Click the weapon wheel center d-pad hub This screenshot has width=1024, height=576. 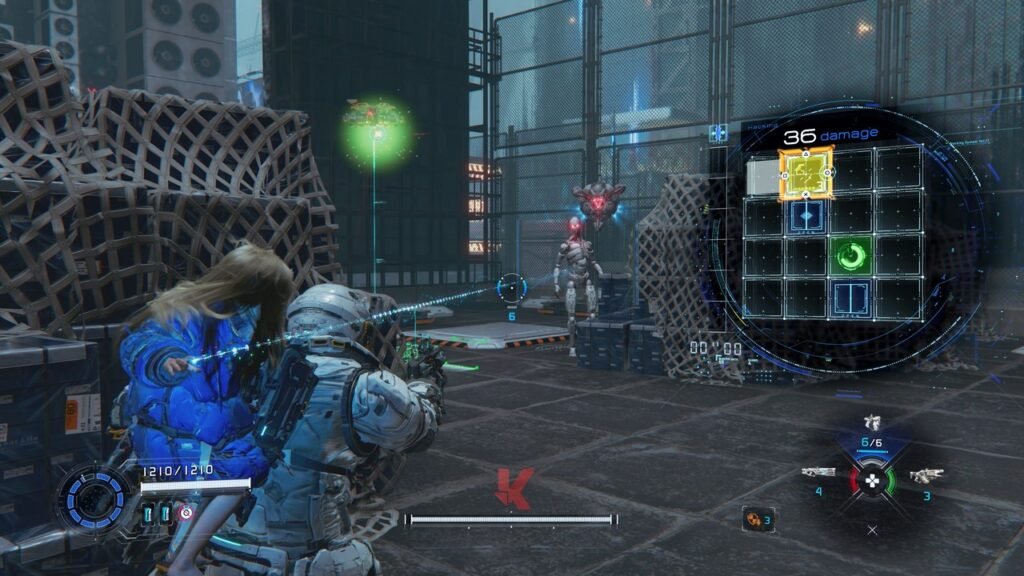[872, 480]
